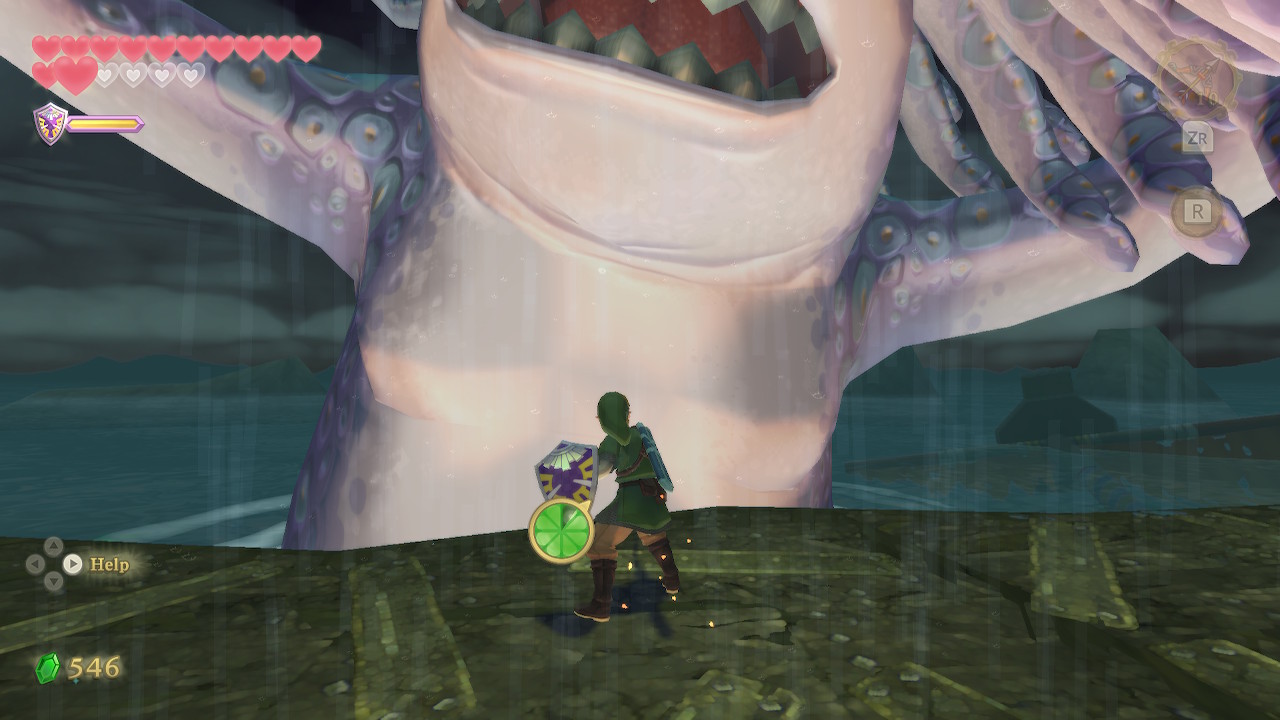Open the Help option
This screenshot has height=720, width=1280.
pyautogui.click(x=108, y=564)
